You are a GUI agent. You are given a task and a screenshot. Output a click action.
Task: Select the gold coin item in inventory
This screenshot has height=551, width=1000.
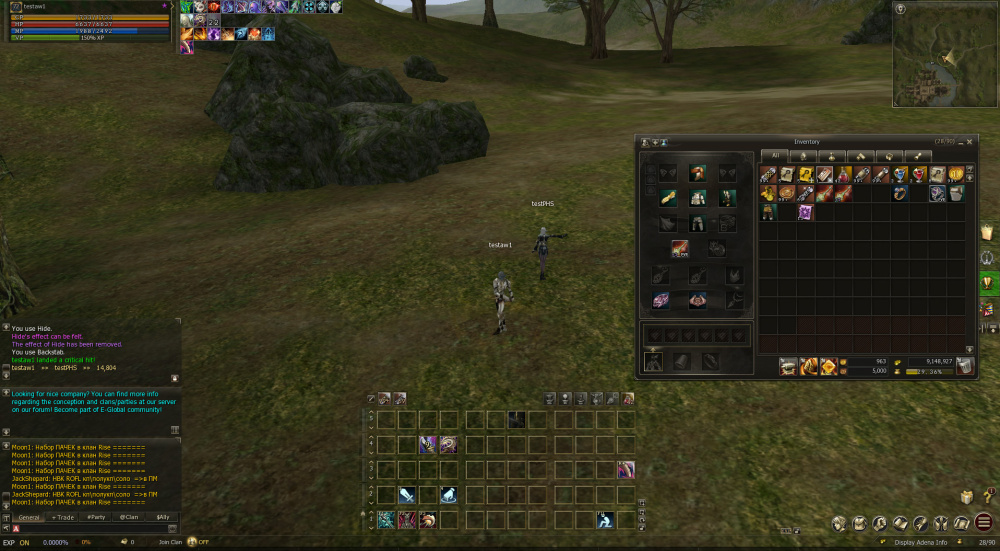pyautogui.click(x=957, y=174)
